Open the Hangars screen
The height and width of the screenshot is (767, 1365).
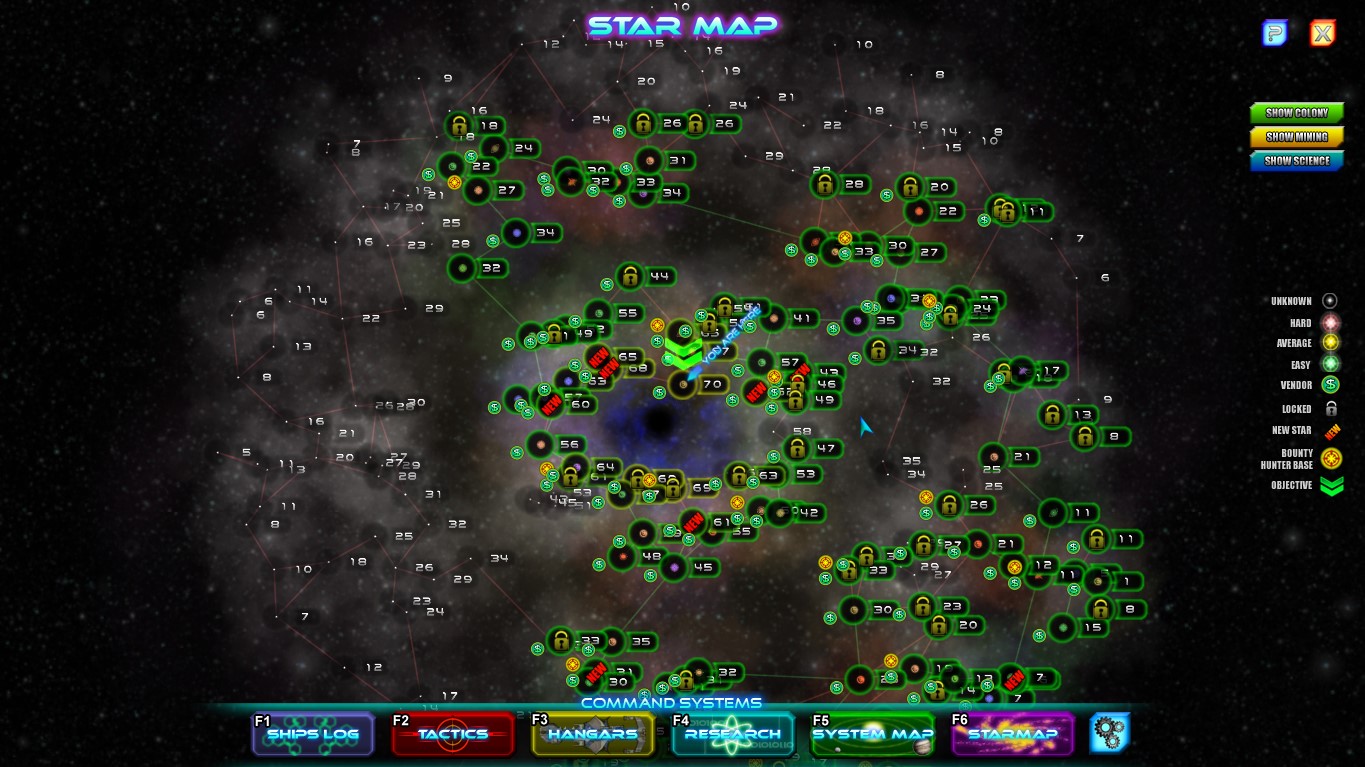pos(592,734)
